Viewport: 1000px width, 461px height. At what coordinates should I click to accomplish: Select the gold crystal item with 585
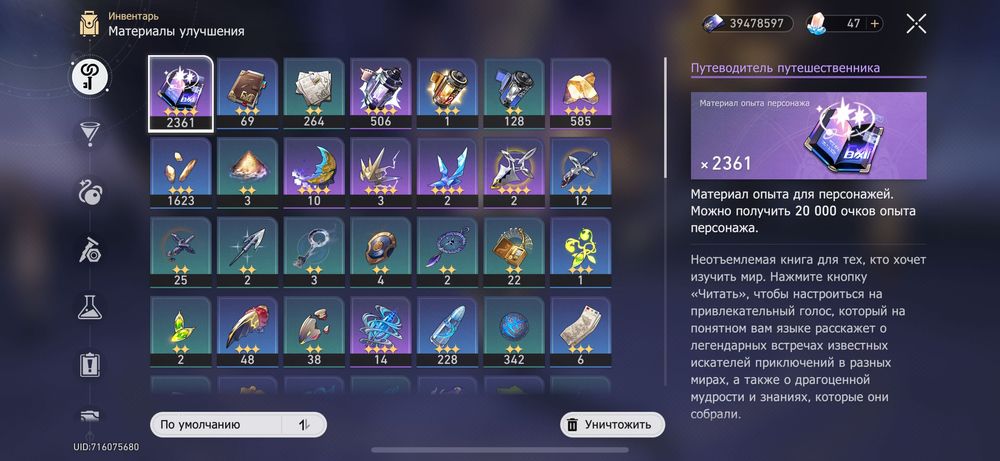pyautogui.click(x=582, y=93)
